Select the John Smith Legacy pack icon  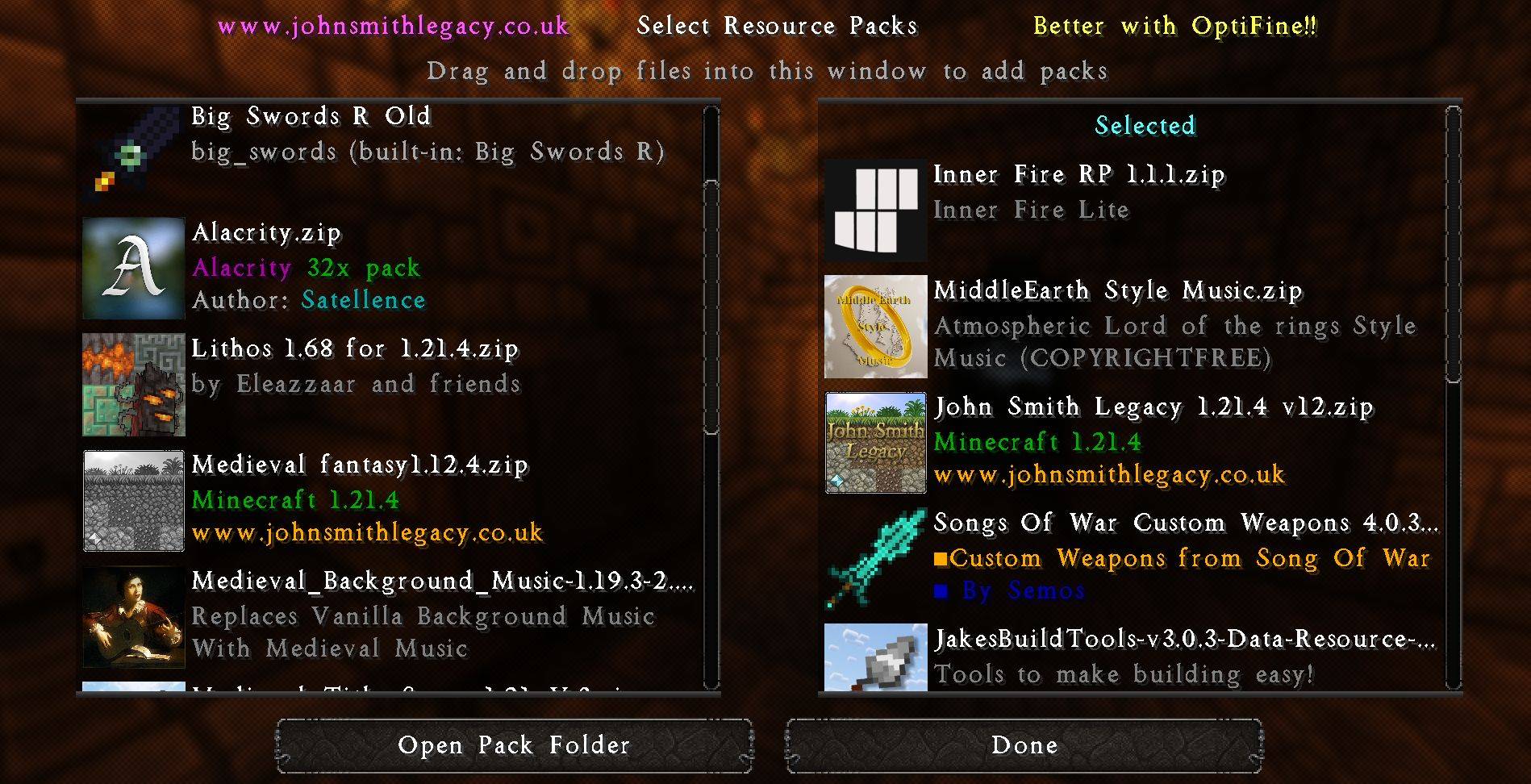[875, 442]
